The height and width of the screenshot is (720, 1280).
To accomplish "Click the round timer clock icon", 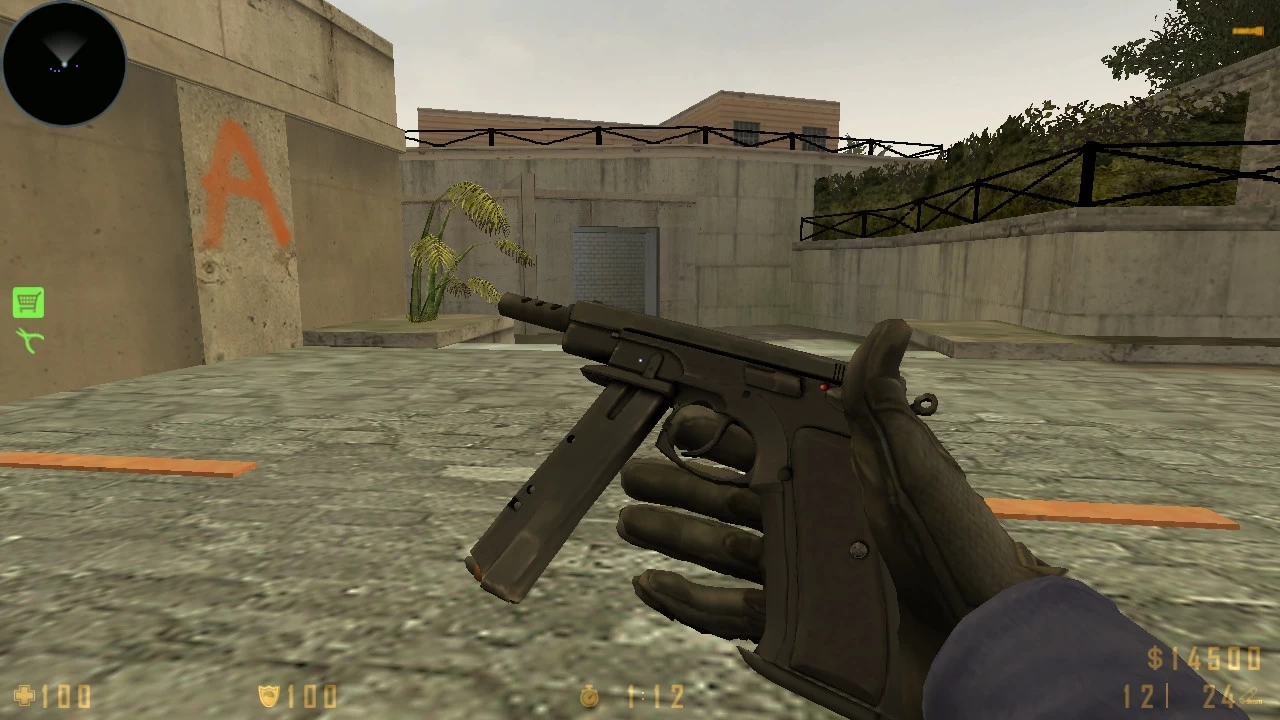I will (588, 697).
